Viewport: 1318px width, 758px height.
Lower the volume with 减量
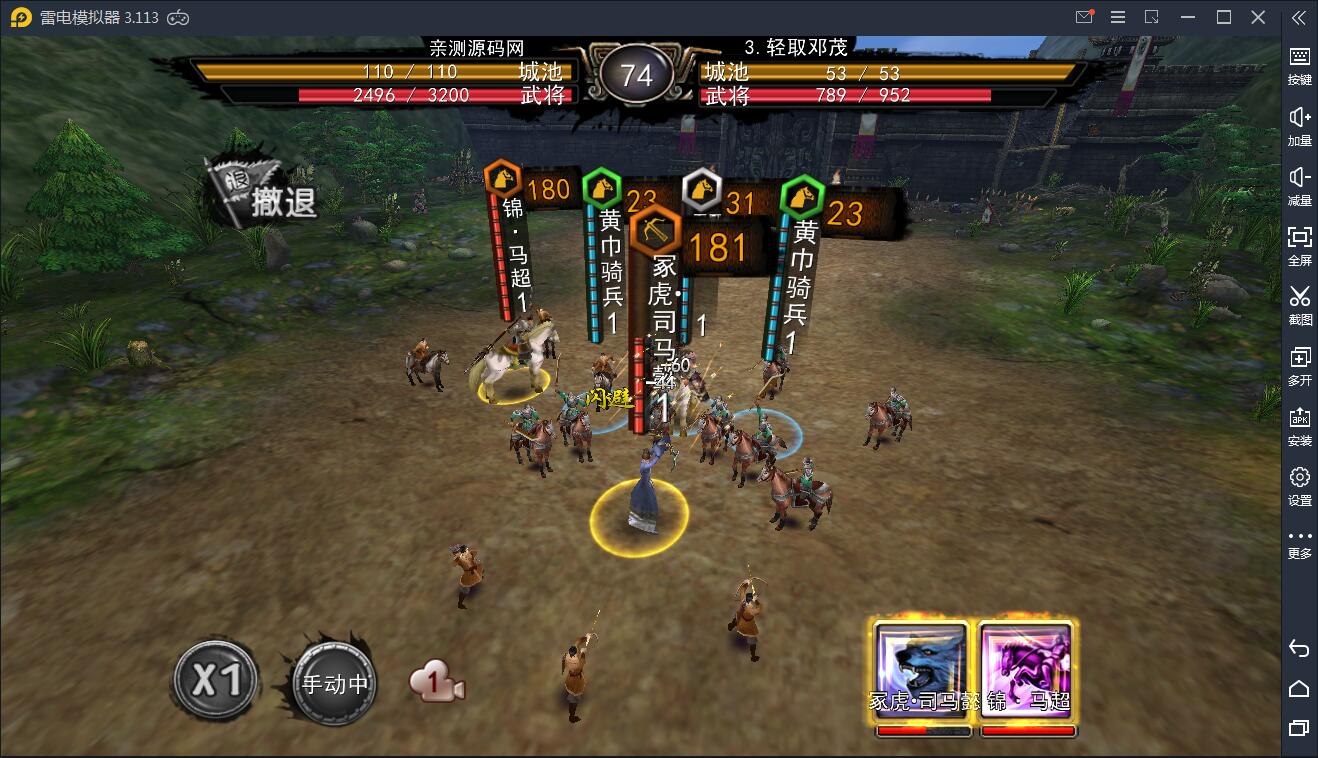(x=1299, y=185)
